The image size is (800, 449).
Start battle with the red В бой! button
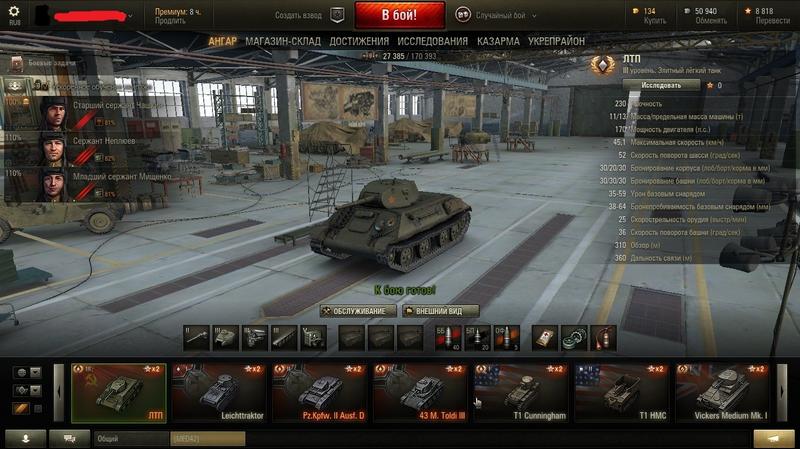point(399,15)
